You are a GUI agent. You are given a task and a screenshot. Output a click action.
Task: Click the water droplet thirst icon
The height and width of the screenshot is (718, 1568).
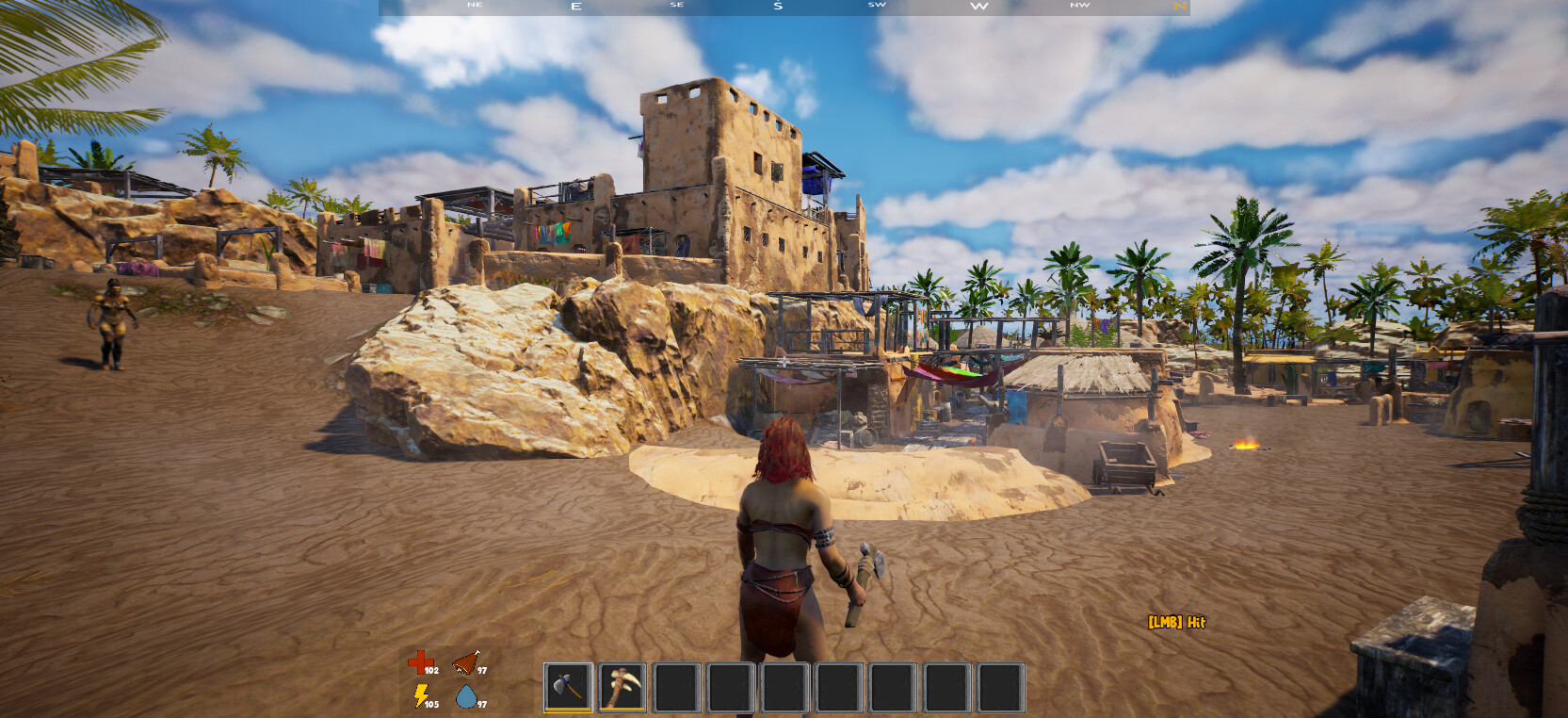tap(468, 698)
